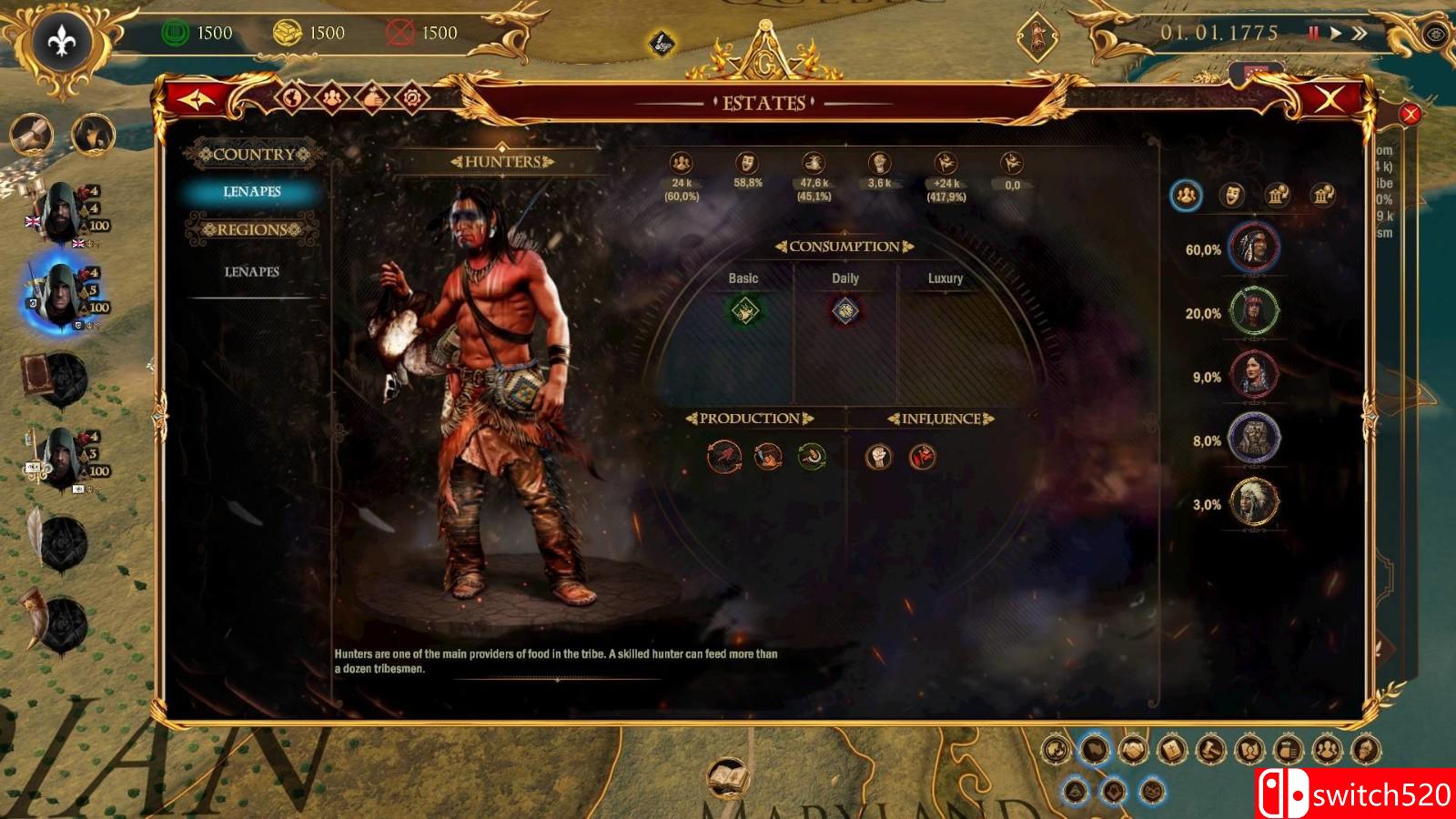Select Lenapes under the Country heading
1456x819 pixels.
(252, 191)
